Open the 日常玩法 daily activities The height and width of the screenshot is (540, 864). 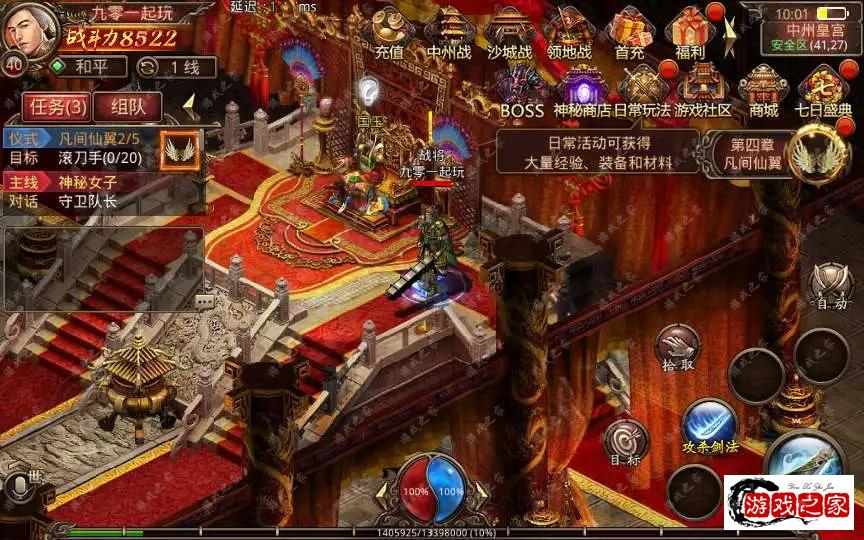pyautogui.click(x=643, y=88)
